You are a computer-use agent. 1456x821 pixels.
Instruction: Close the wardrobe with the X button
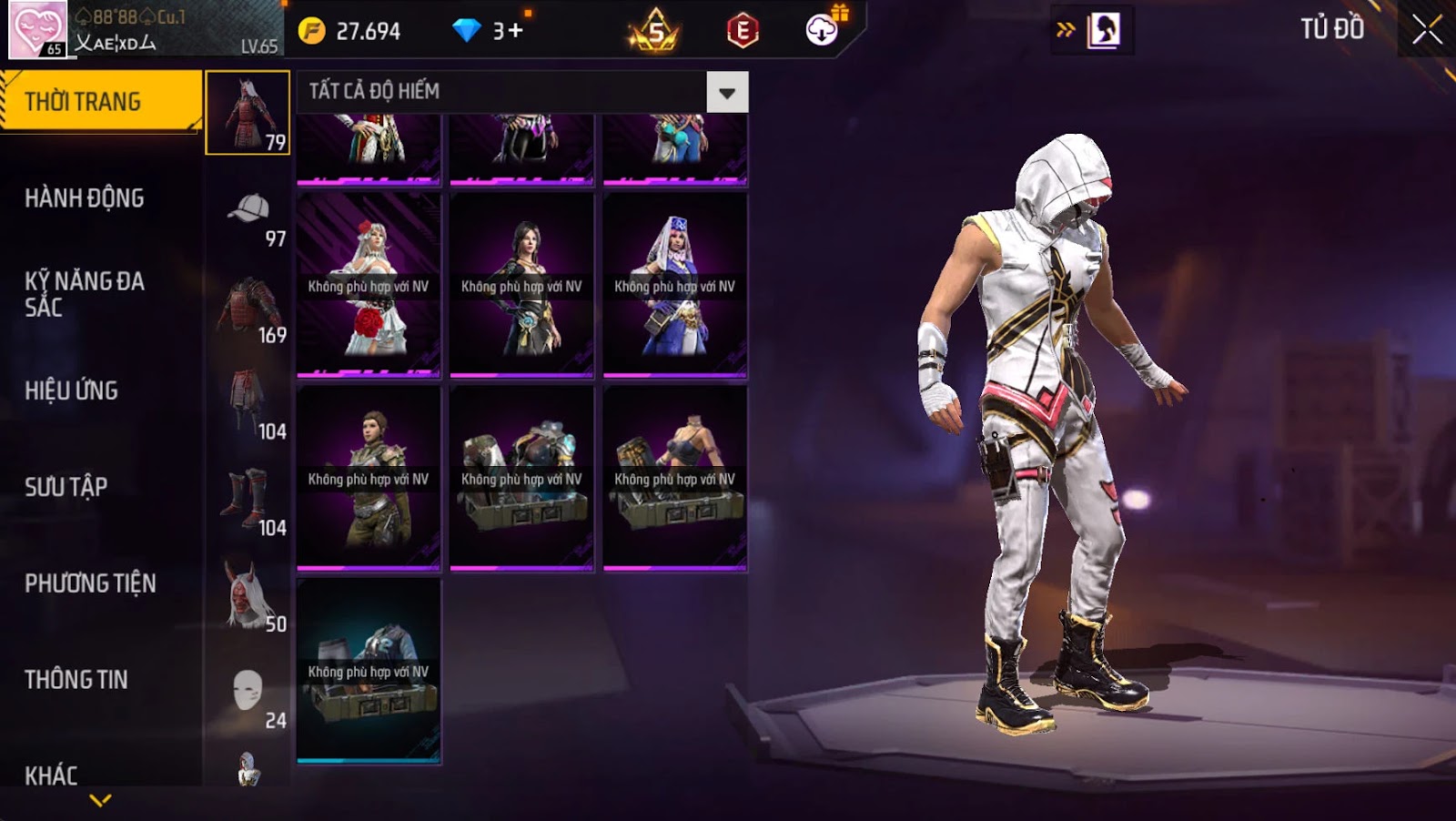coord(1426,30)
